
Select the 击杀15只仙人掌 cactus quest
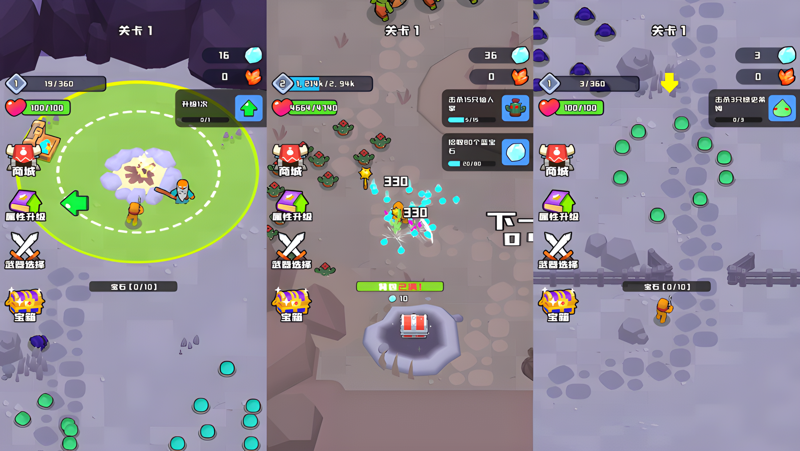pos(487,108)
